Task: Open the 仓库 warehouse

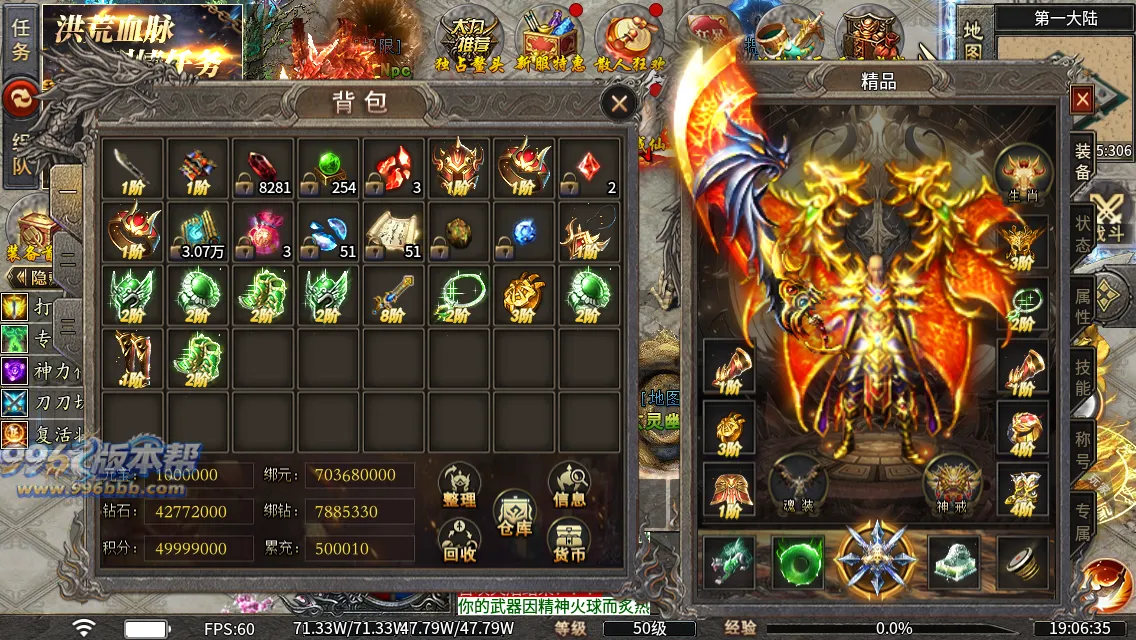Action: pos(514,515)
